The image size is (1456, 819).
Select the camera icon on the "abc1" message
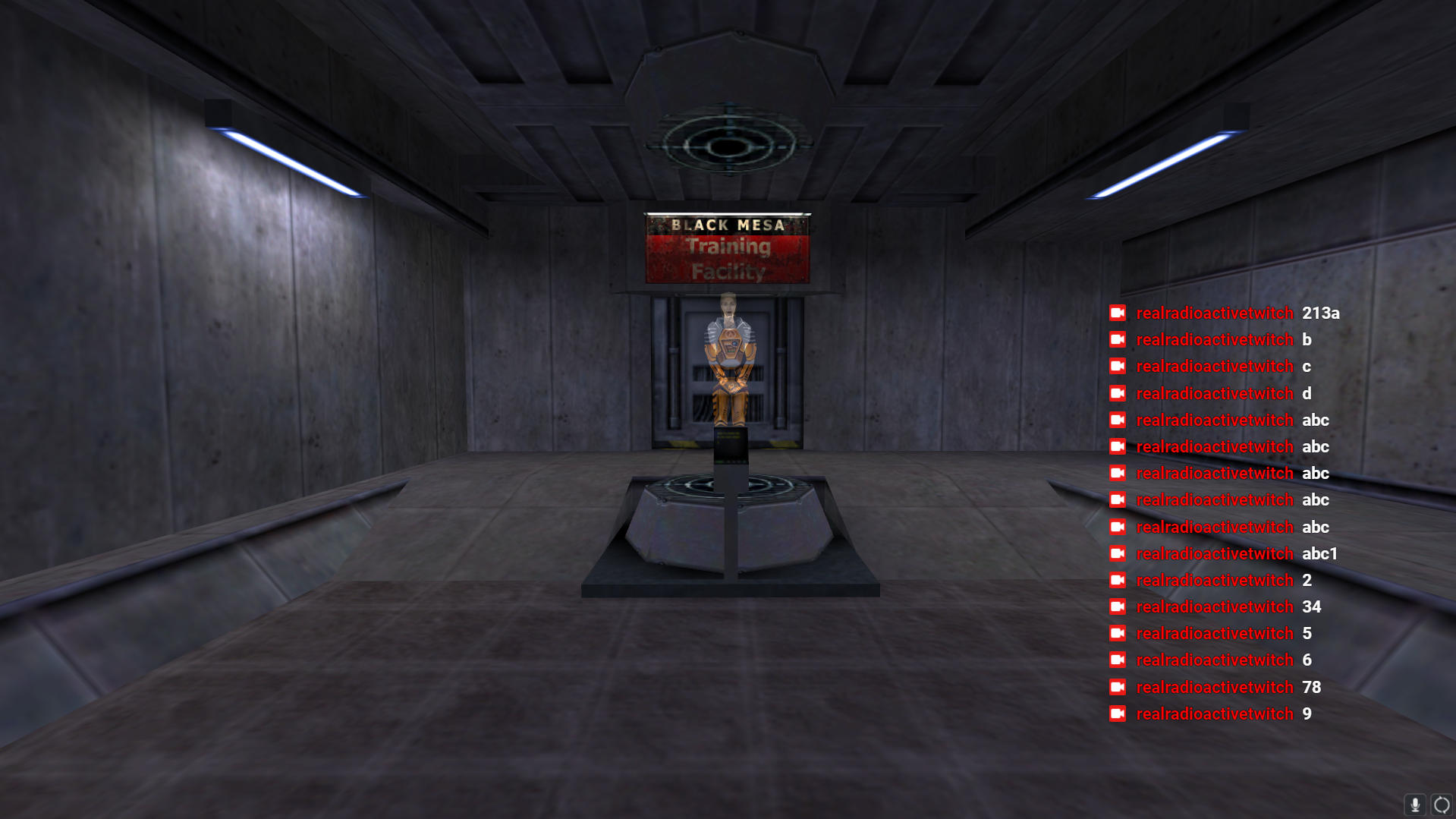[1118, 553]
